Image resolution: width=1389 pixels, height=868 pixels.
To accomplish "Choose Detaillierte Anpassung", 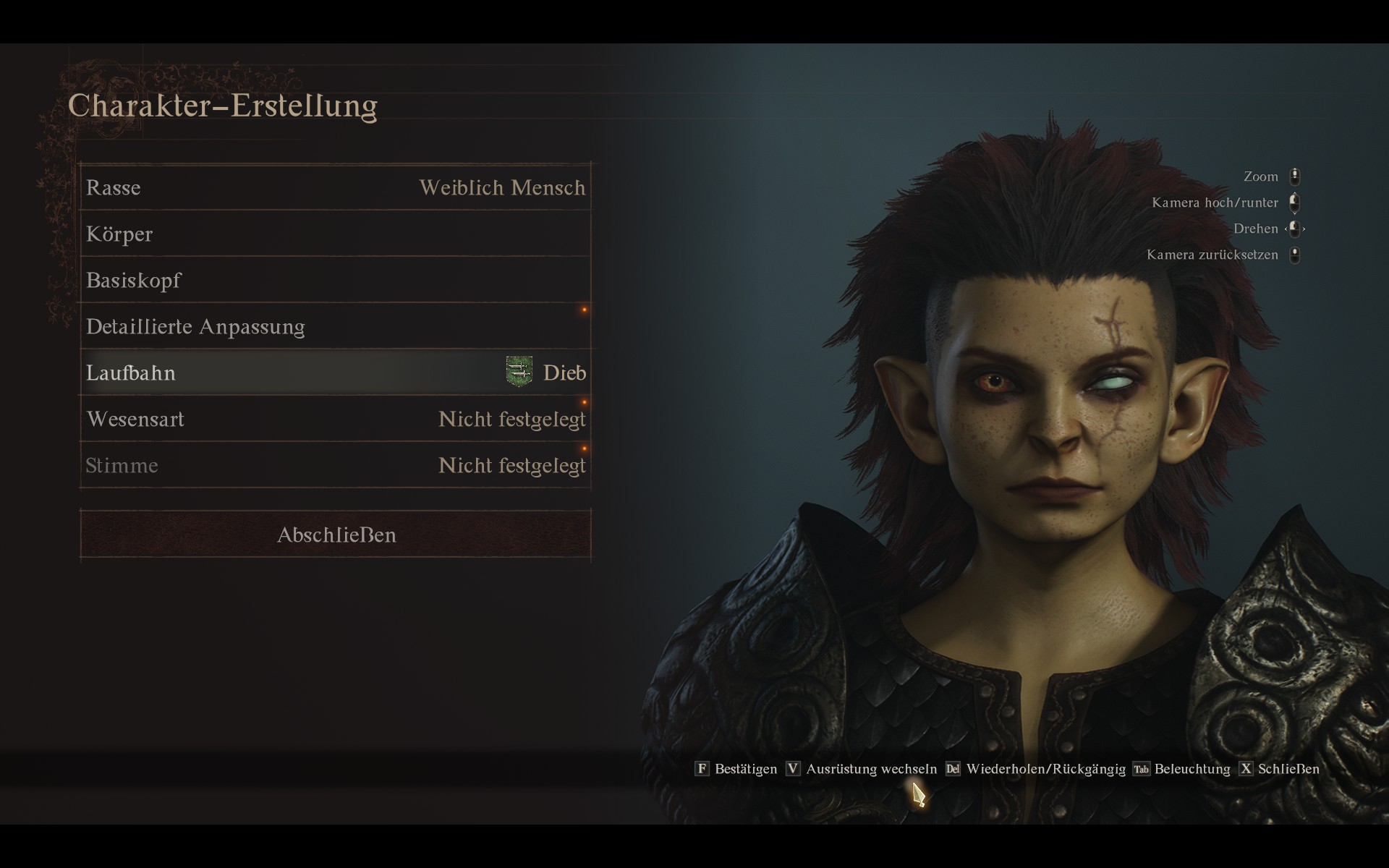I will 336,327.
